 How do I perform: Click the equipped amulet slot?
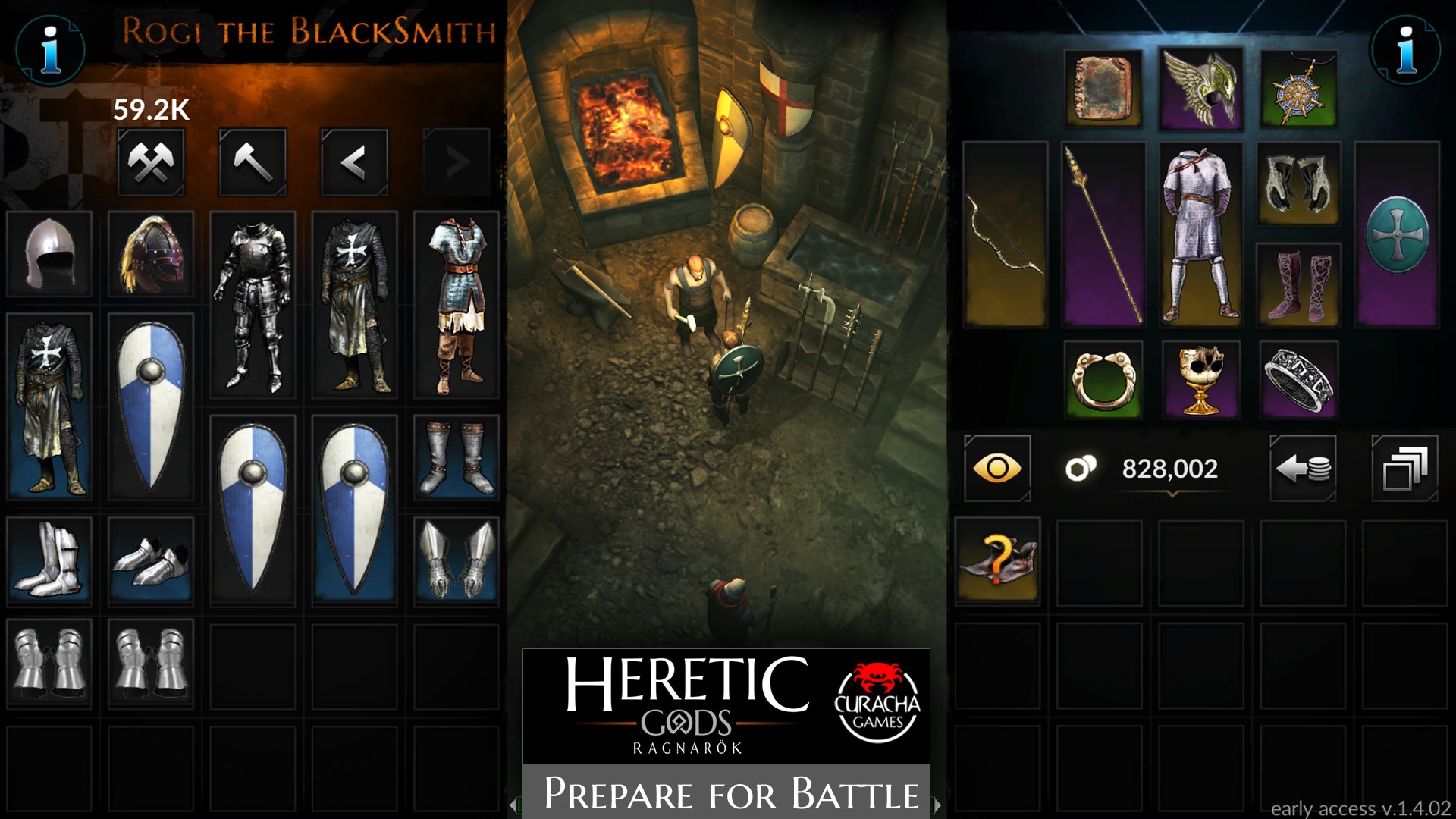1299,89
